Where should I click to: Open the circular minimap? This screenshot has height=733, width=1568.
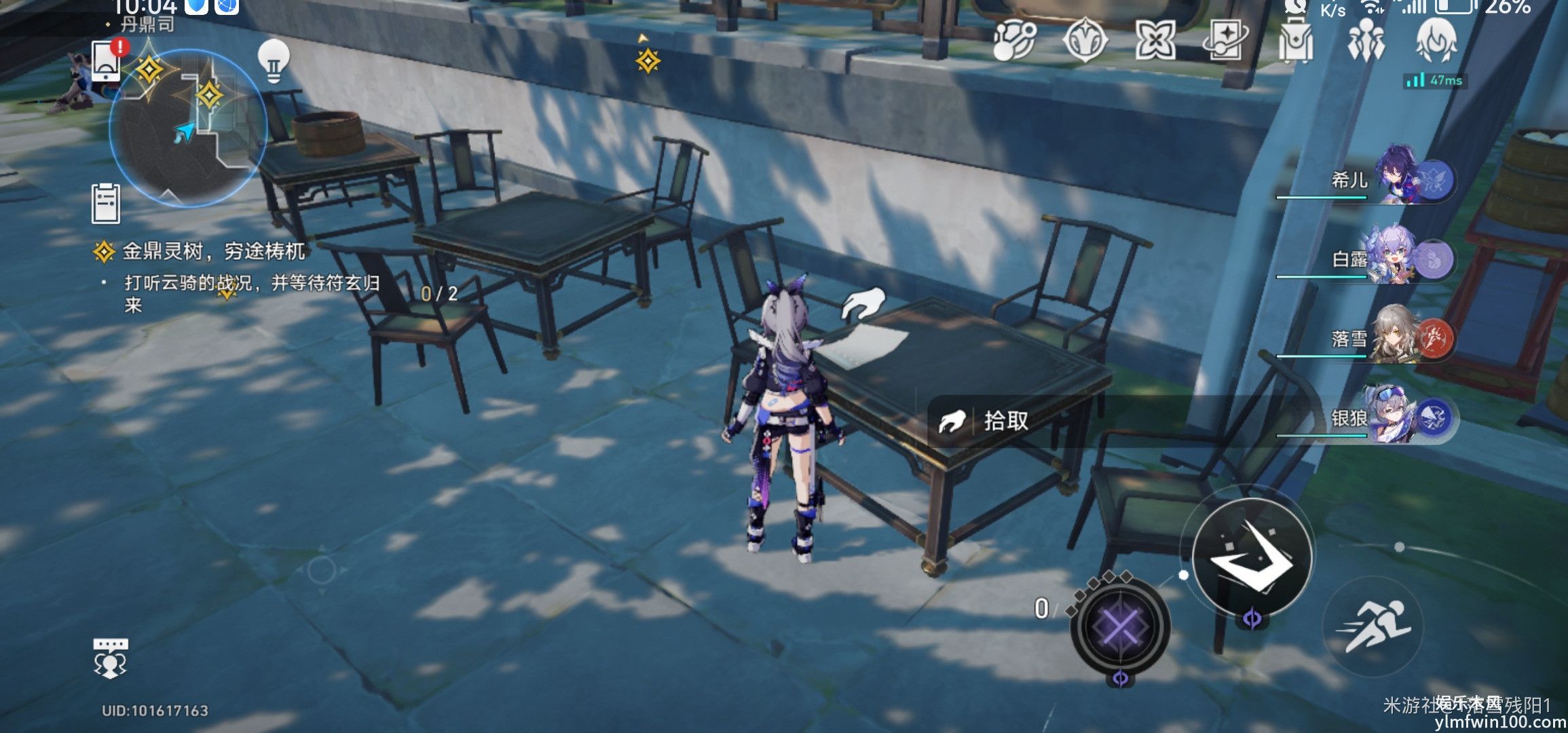click(x=187, y=126)
